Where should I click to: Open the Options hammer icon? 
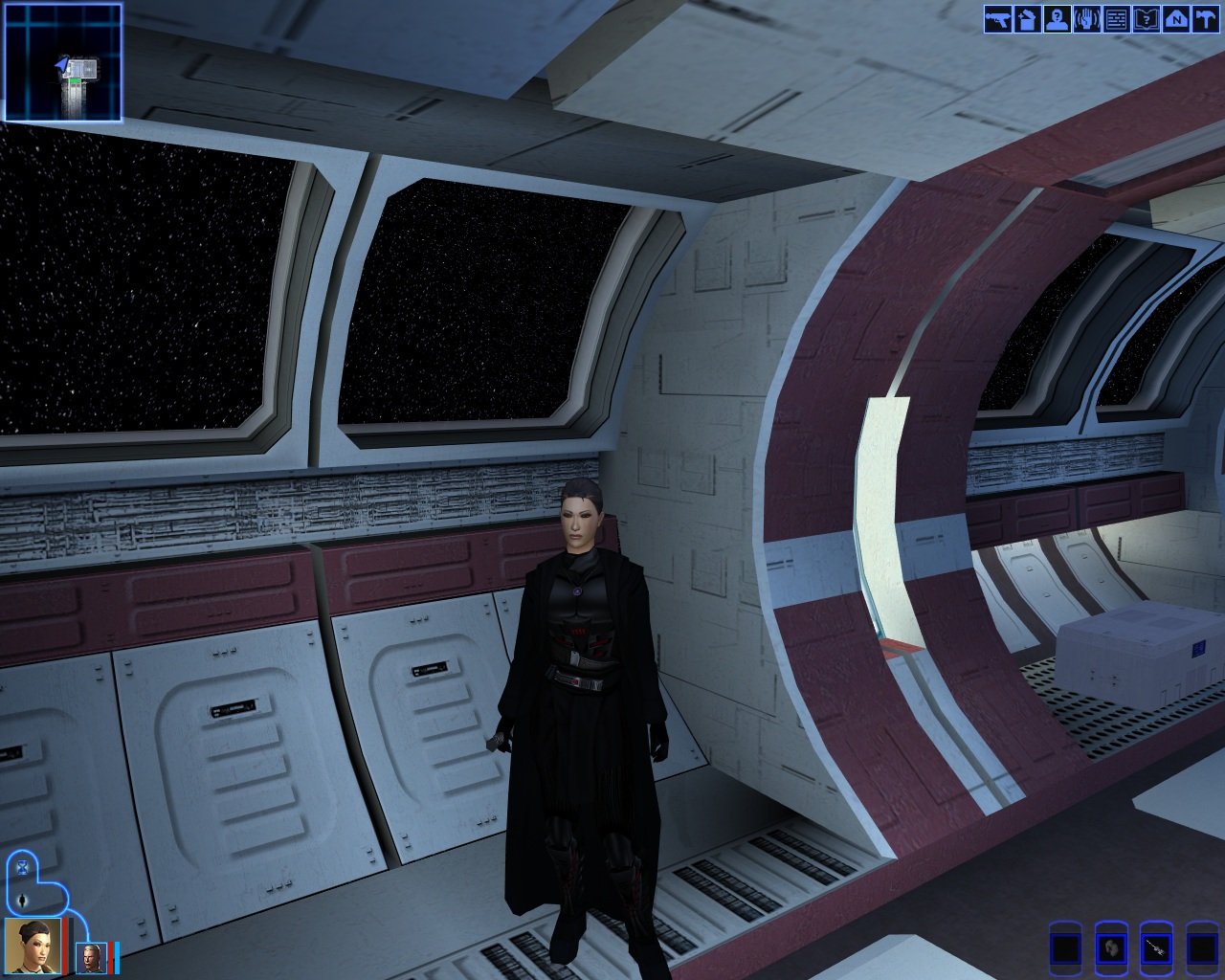coord(1204,19)
